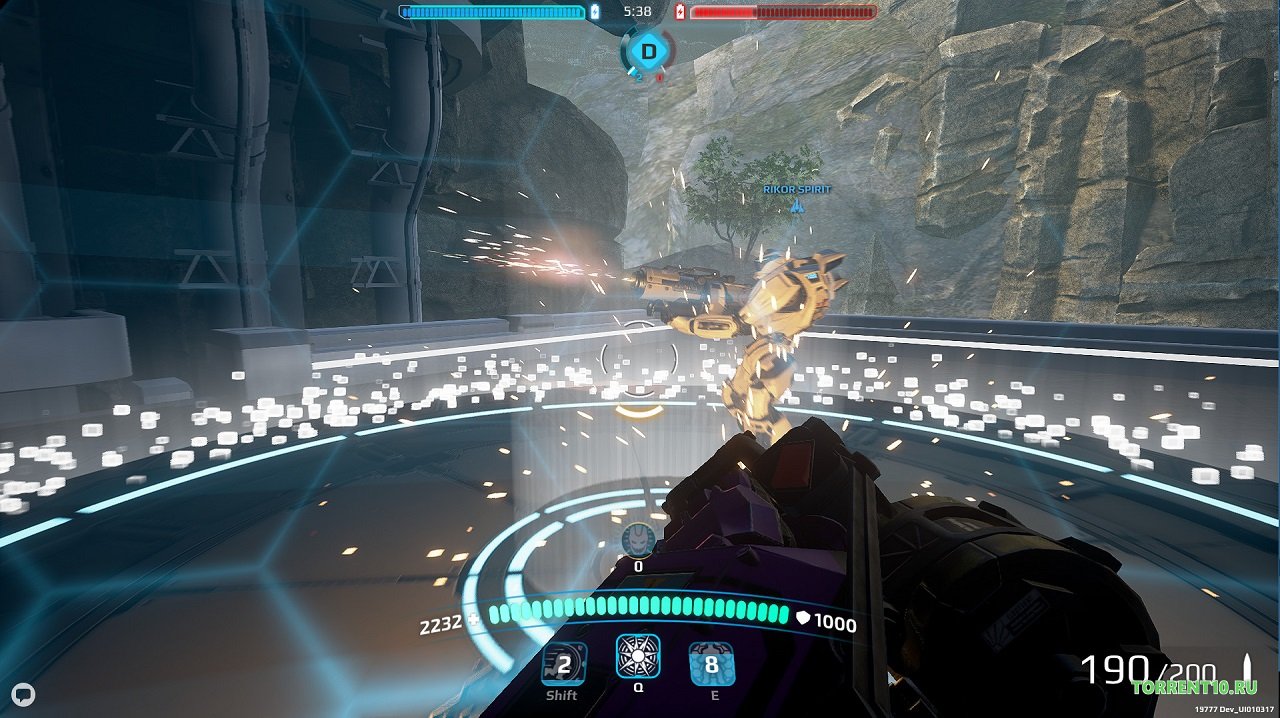Open the chat bubble icon
1280x718 pixels.
24,694
